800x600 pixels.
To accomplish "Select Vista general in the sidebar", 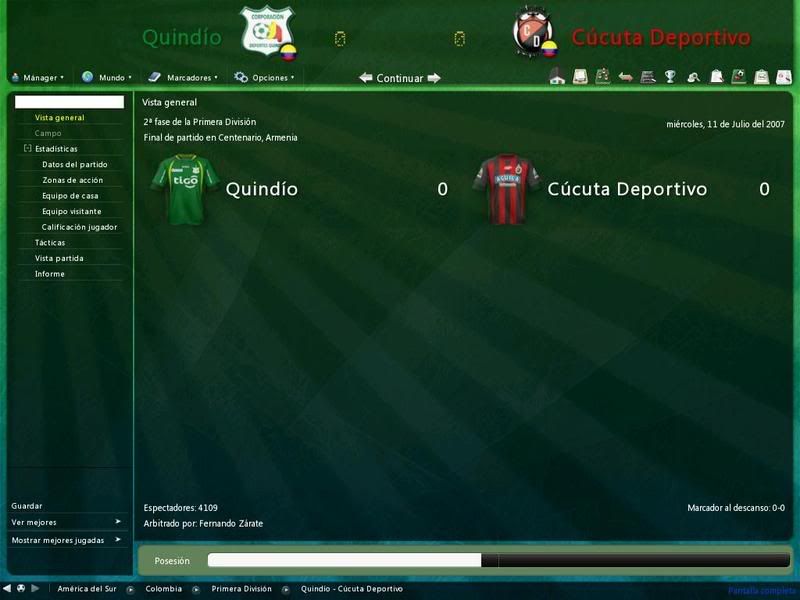I will pyautogui.click(x=59, y=118).
